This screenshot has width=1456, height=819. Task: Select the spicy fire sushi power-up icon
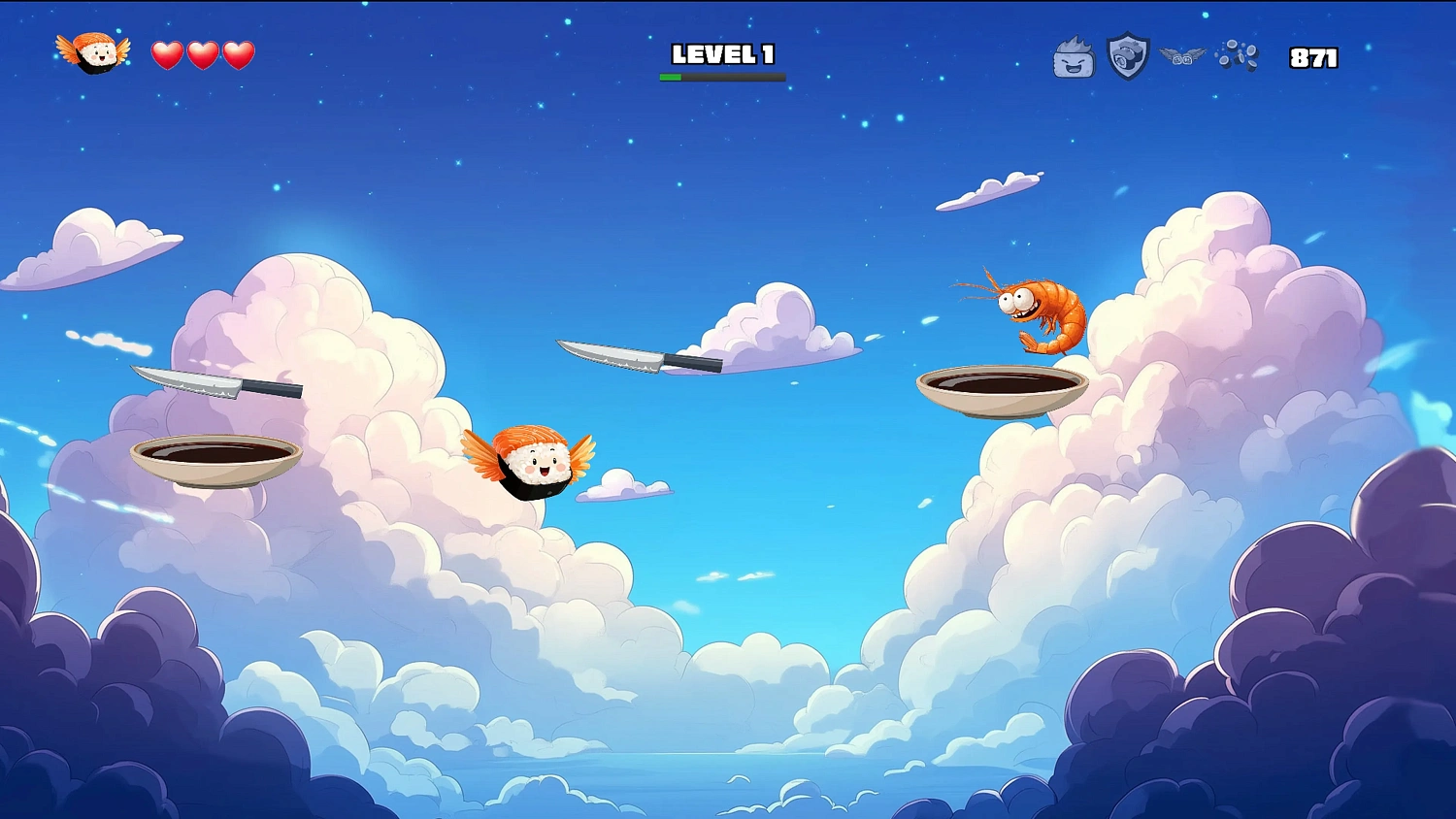point(1074,56)
